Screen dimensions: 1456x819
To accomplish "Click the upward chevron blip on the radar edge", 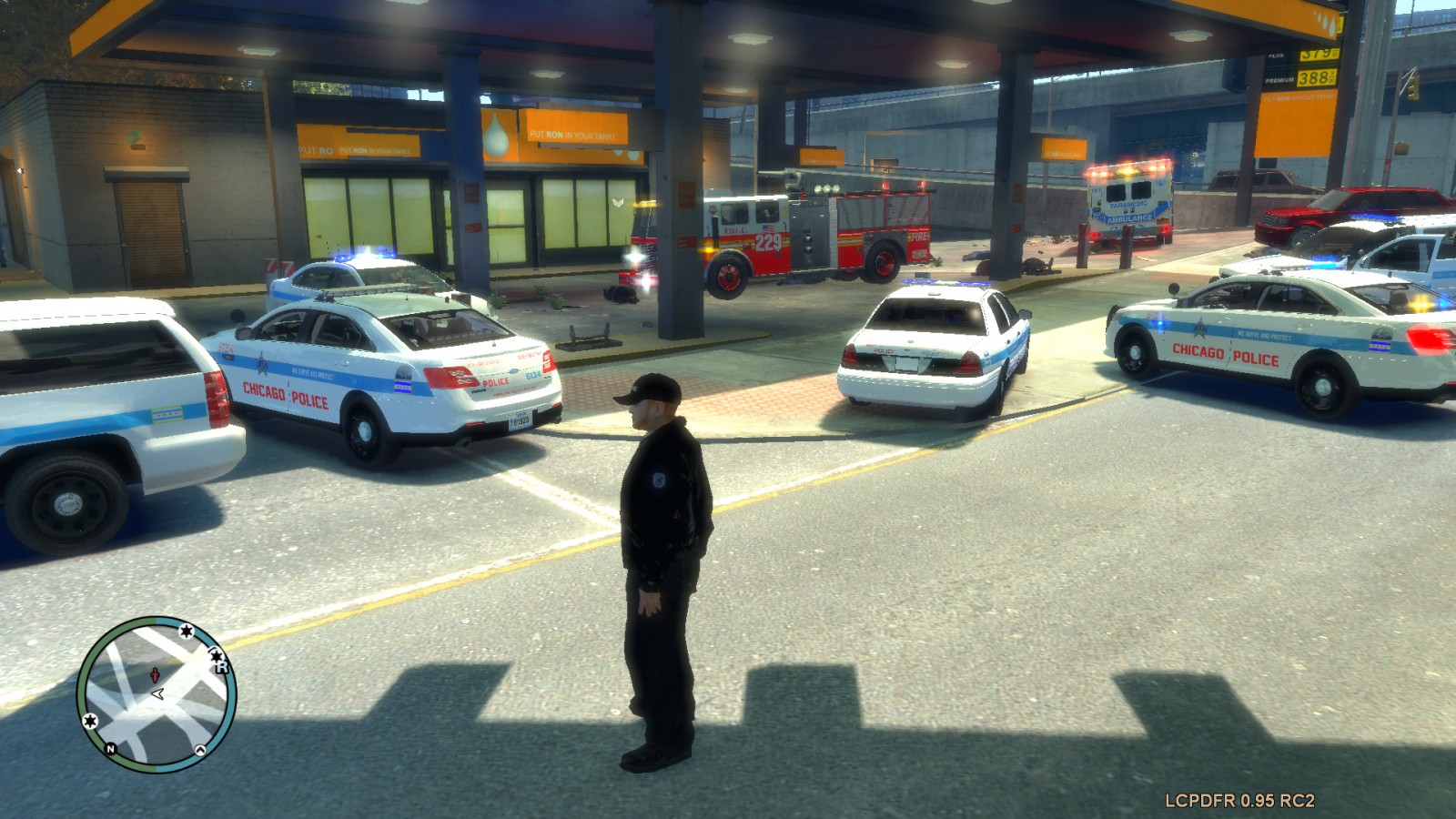I will [x=200, y=750].
